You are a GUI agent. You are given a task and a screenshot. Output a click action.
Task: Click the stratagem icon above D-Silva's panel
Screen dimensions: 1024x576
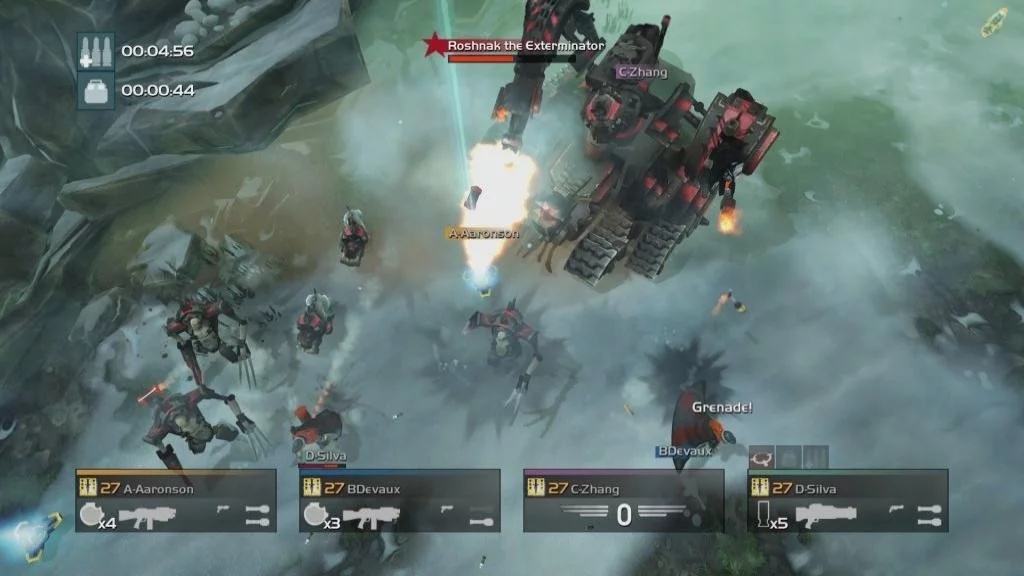coord(762,457)
